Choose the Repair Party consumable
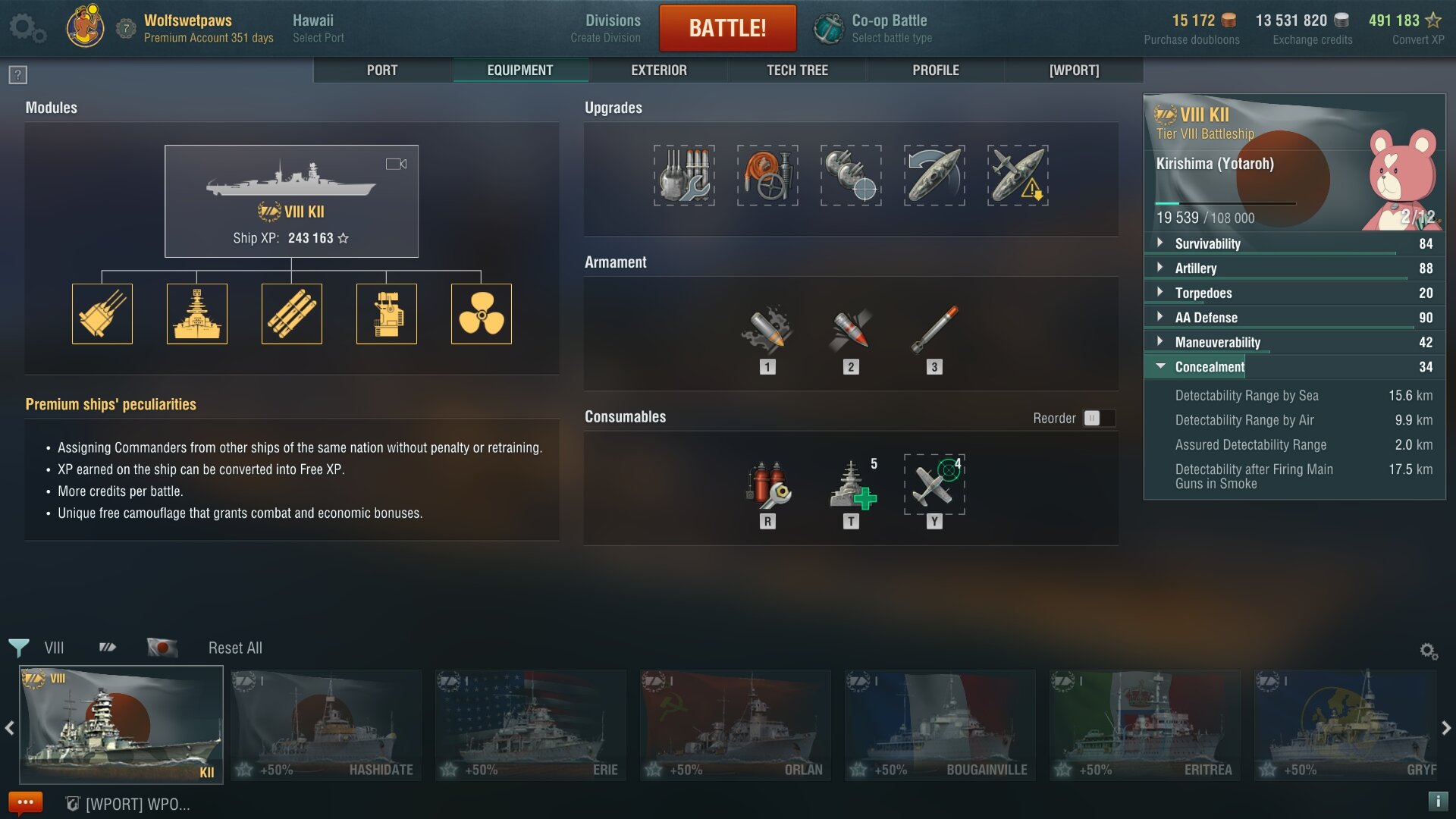Image resolution: width=1456 pixels, height=819 pixels. pyautogui.click(x=851, y=485)
